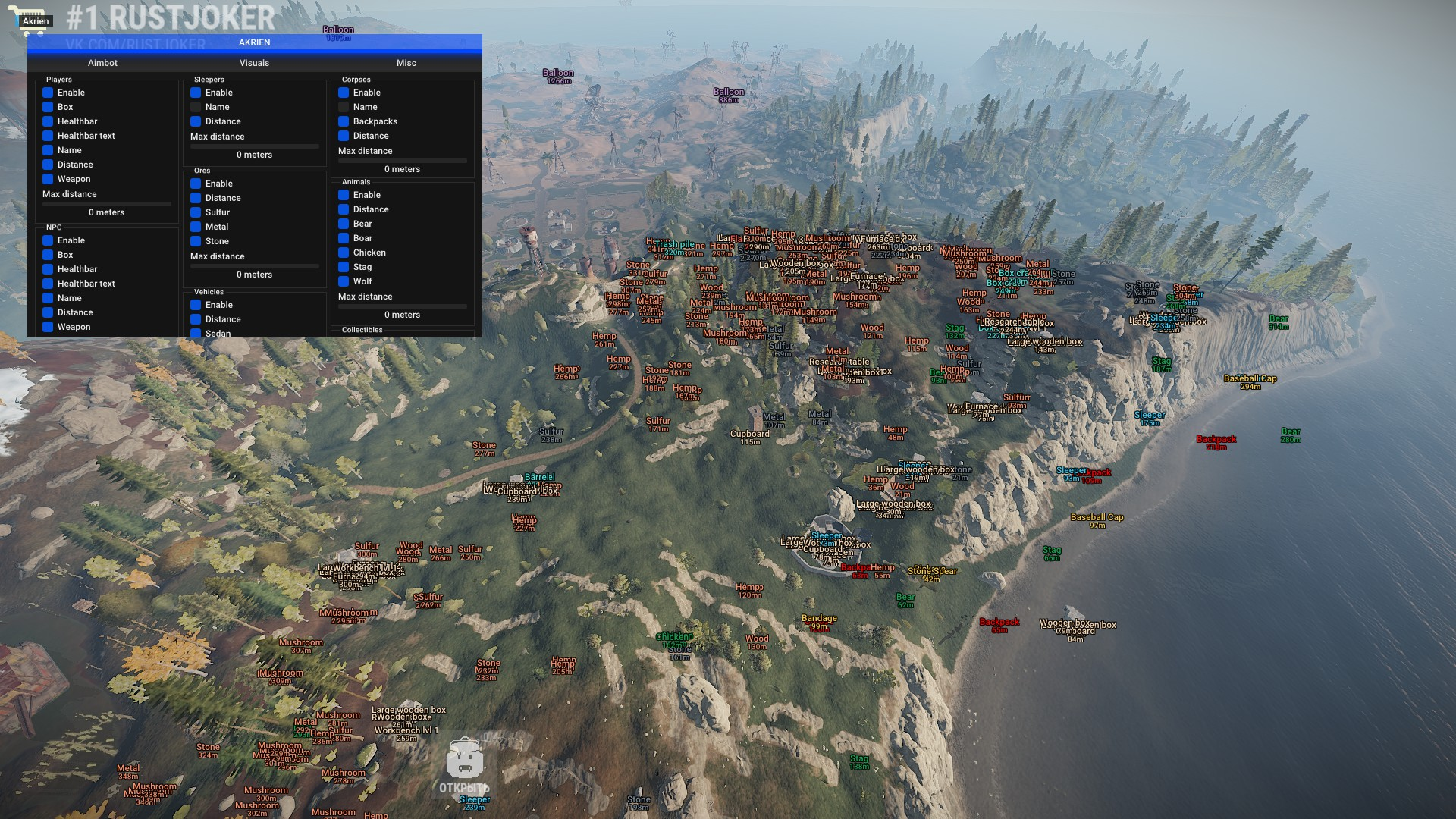The height and width of the screenshot is (819, 1456).
Task: Toggle the Ores Sulfur checkbox
Action: click(196, 212)
